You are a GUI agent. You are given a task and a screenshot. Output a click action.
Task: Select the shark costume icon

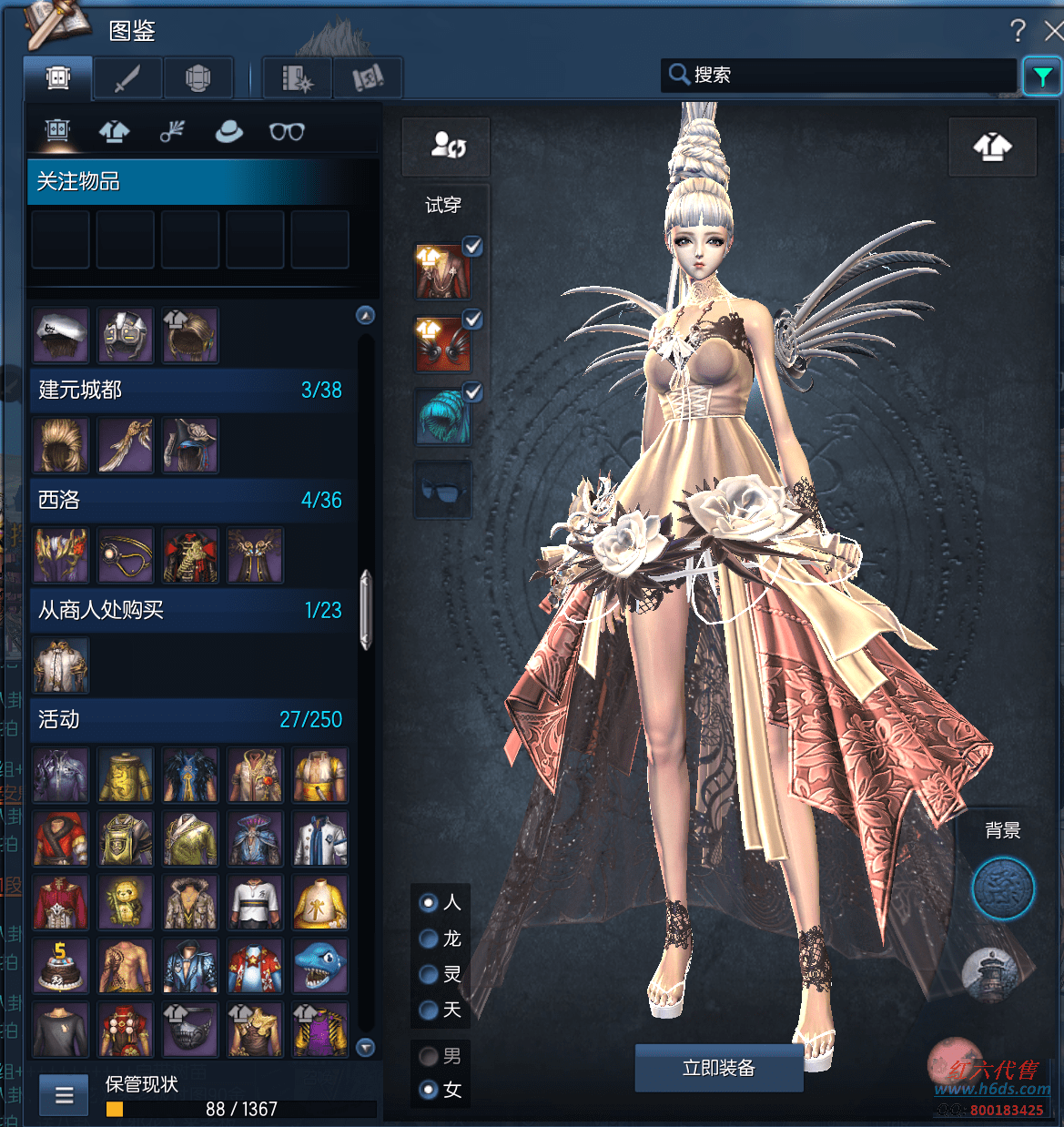coord(319,967)
